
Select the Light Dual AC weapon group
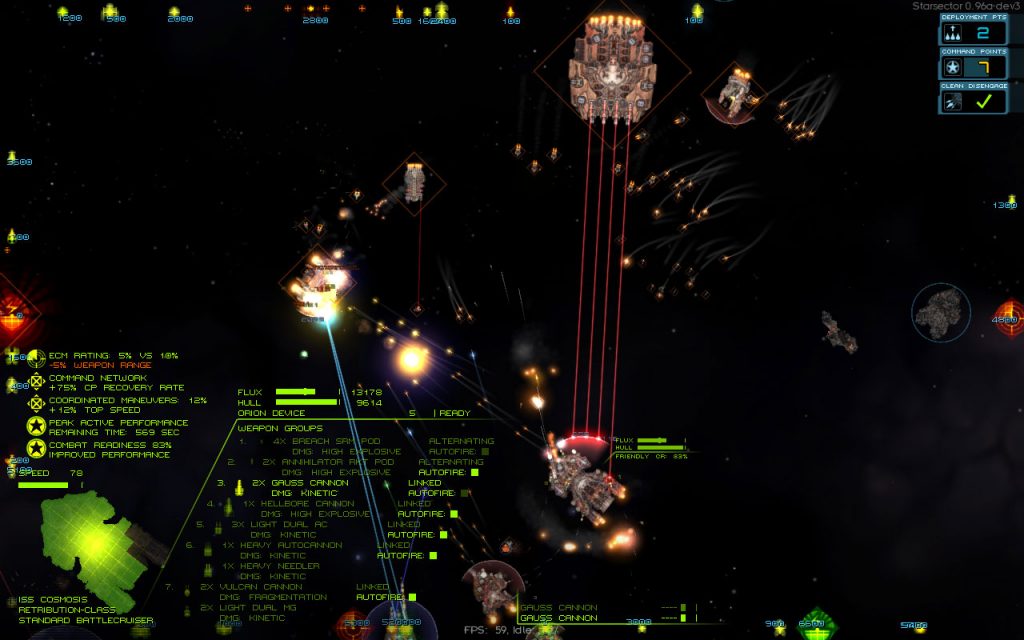coord(280,524)
